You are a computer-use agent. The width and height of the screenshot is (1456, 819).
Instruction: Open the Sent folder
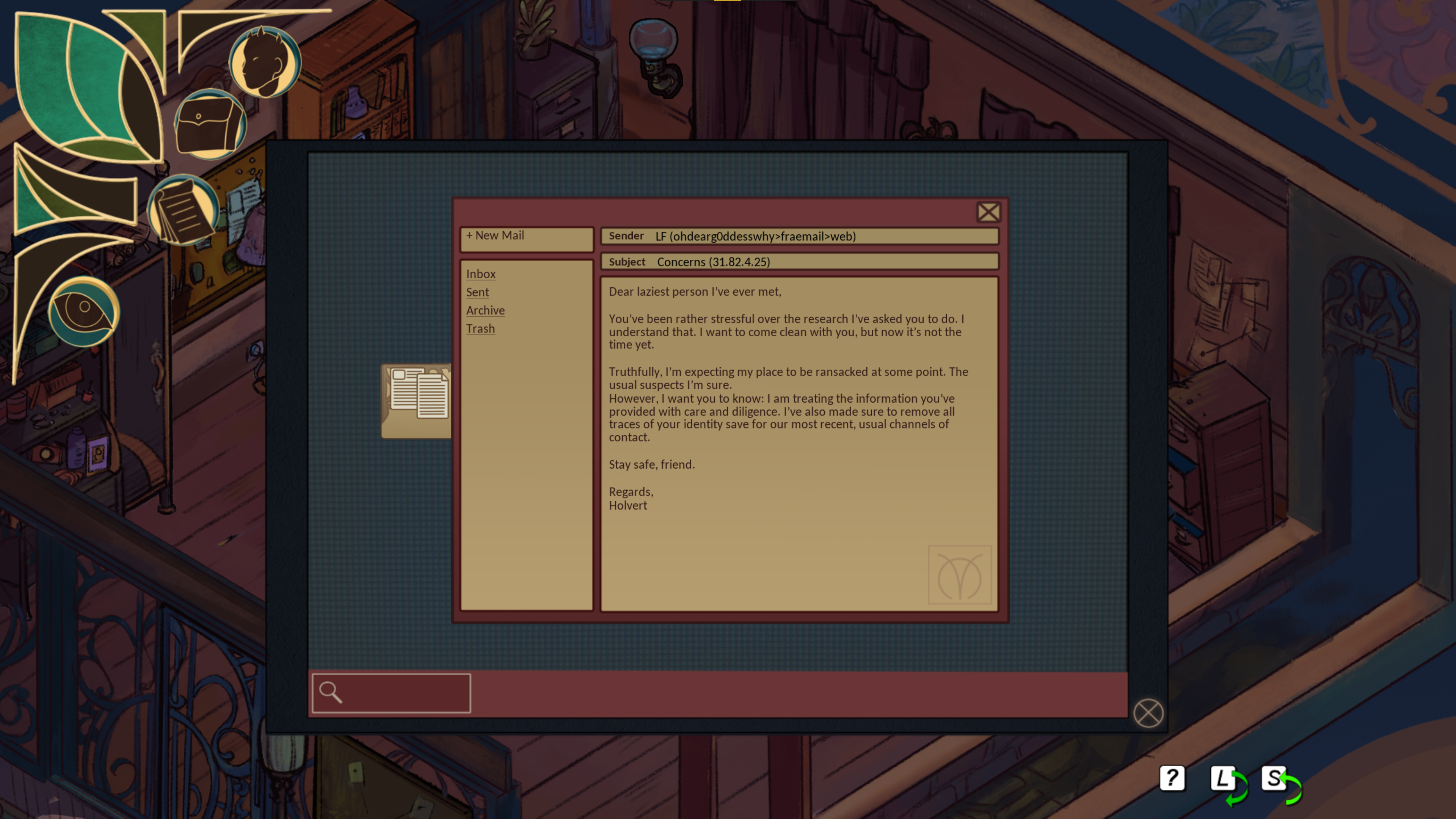[477, 292]
